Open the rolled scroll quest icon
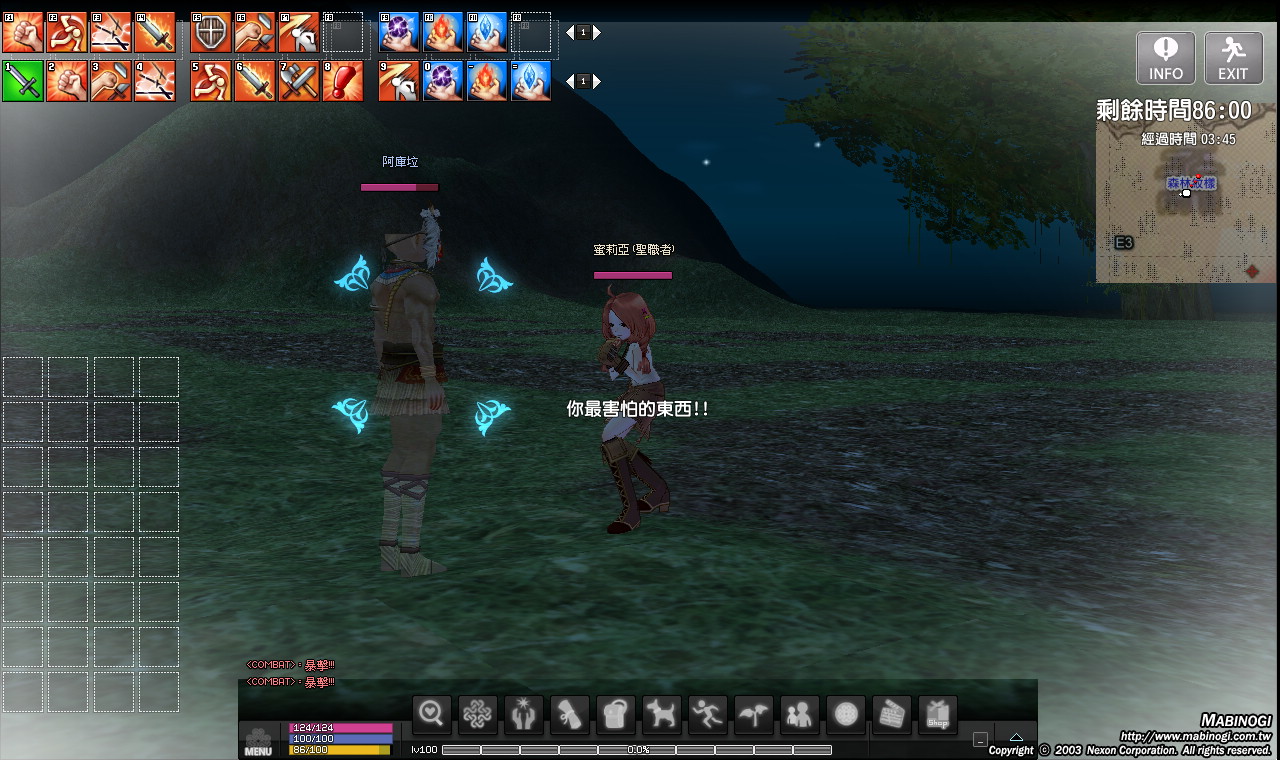Screen dimensions: 1280x760 click(x=570, y=714)
